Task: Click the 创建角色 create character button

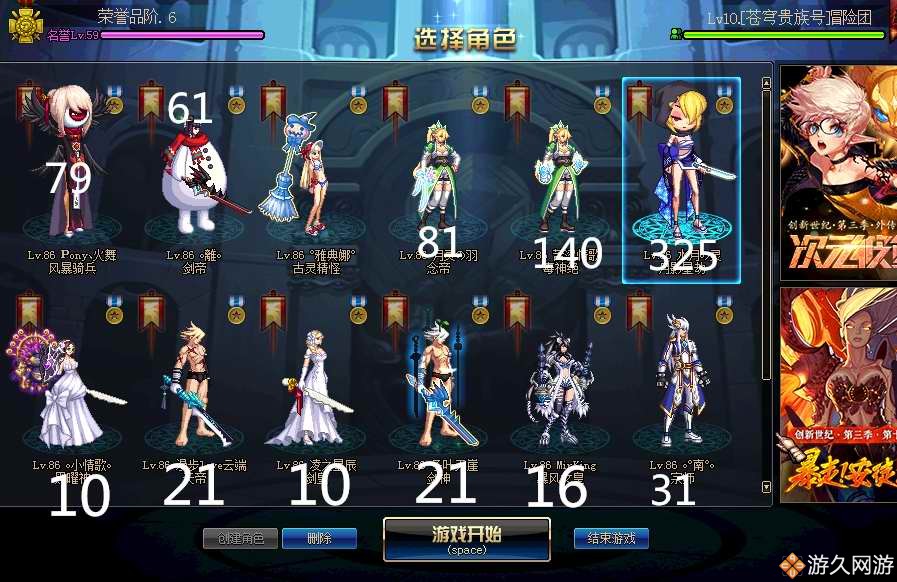Action: point(240,538)
